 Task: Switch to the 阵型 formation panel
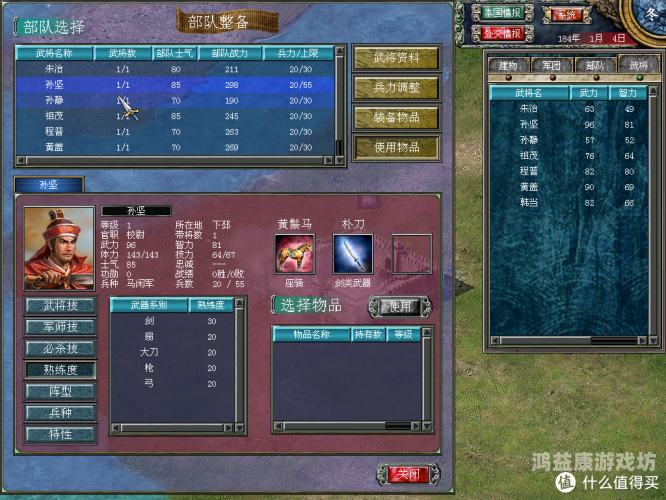(60, 391)
